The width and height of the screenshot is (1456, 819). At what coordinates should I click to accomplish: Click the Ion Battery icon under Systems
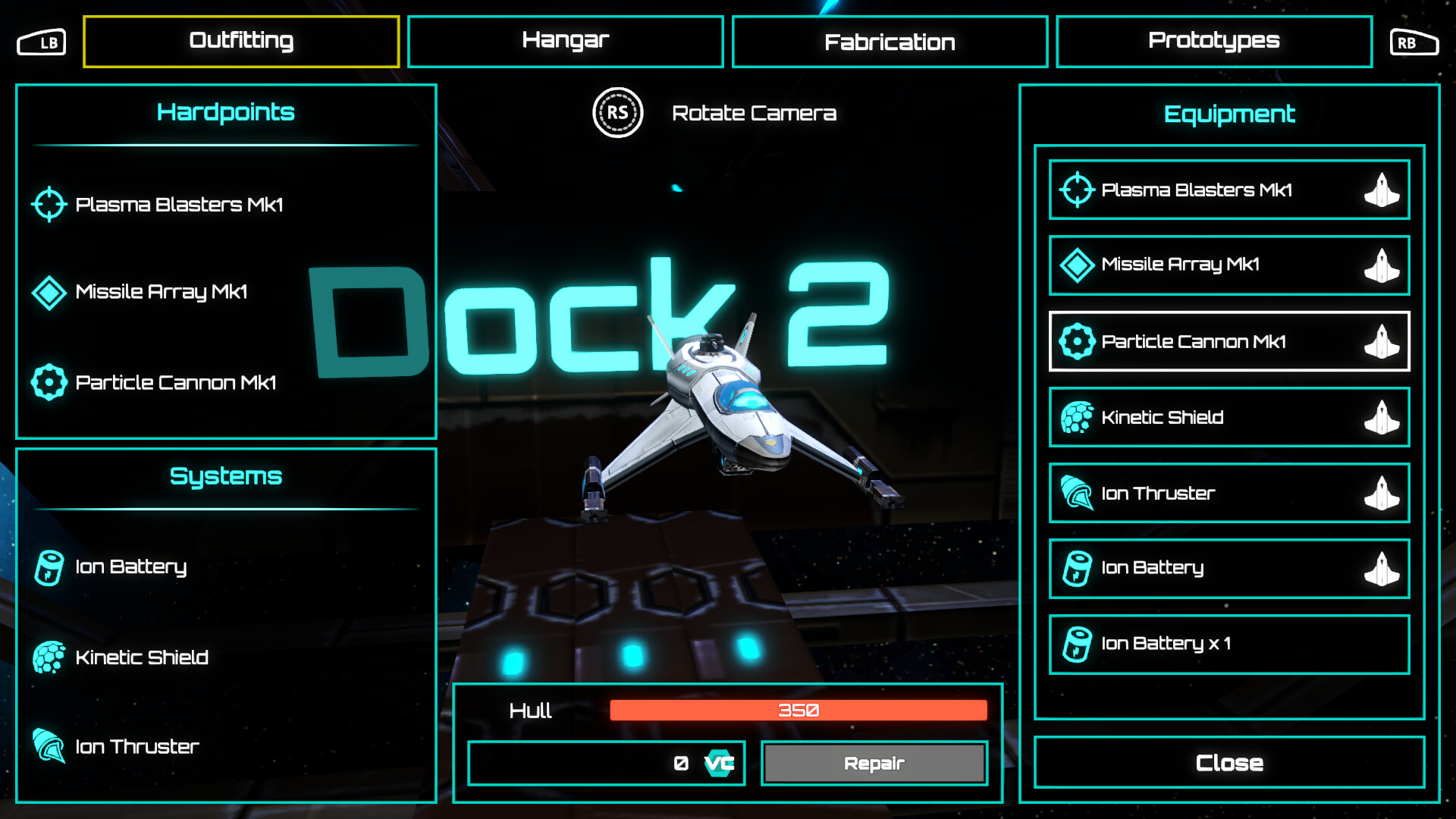tap(49, 566)
